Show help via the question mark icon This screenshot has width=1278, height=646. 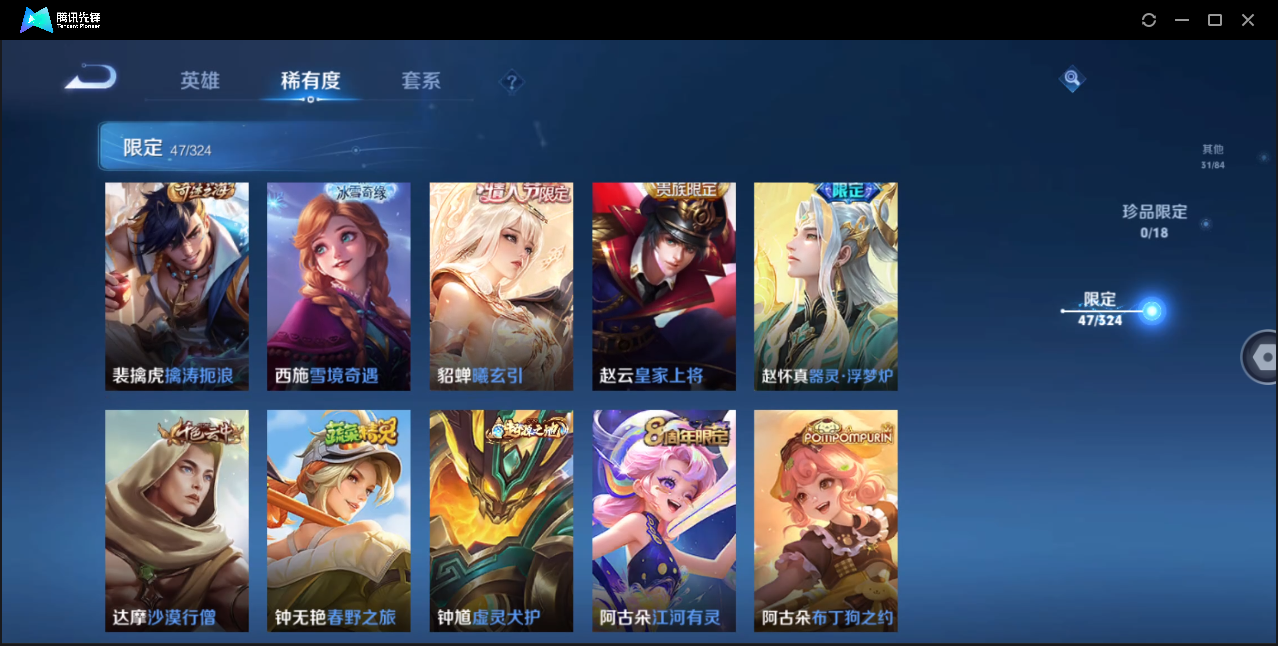pos(512,81)
